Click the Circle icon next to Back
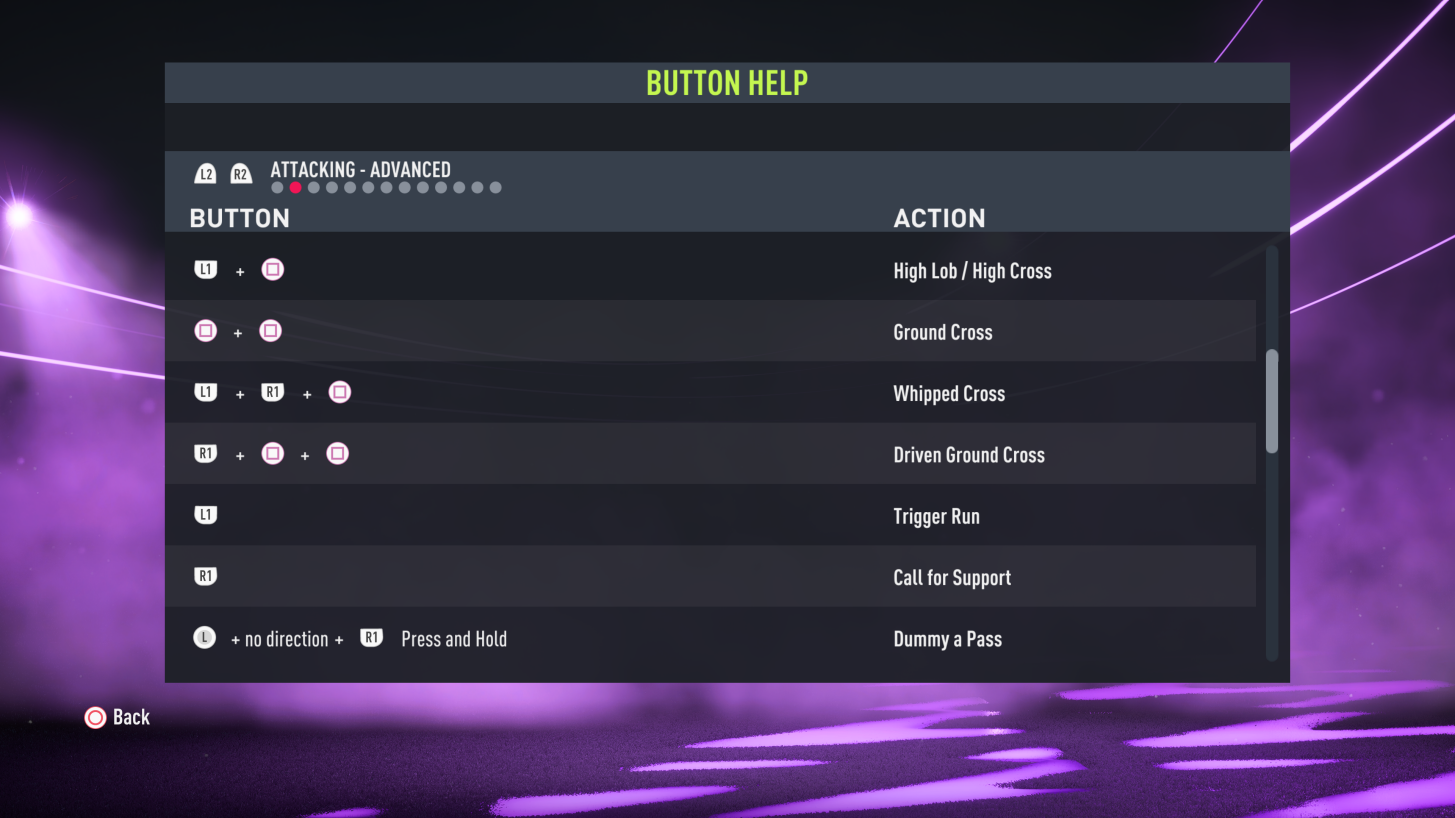This screenshot has width=1455, height=818. (95, 717)
